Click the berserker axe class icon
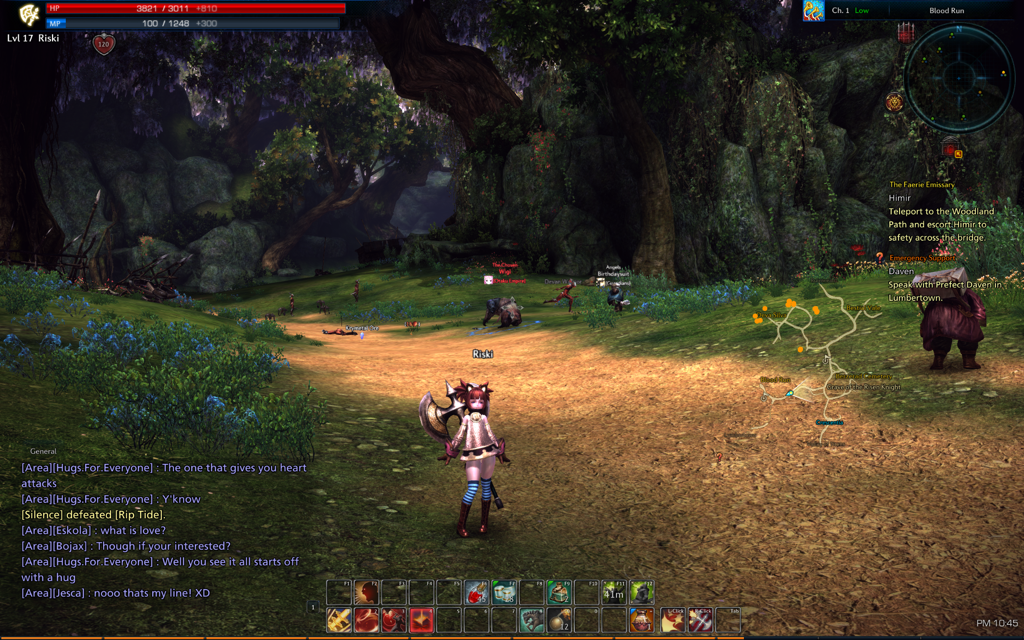1024x640 pixels. coord(30,15)
